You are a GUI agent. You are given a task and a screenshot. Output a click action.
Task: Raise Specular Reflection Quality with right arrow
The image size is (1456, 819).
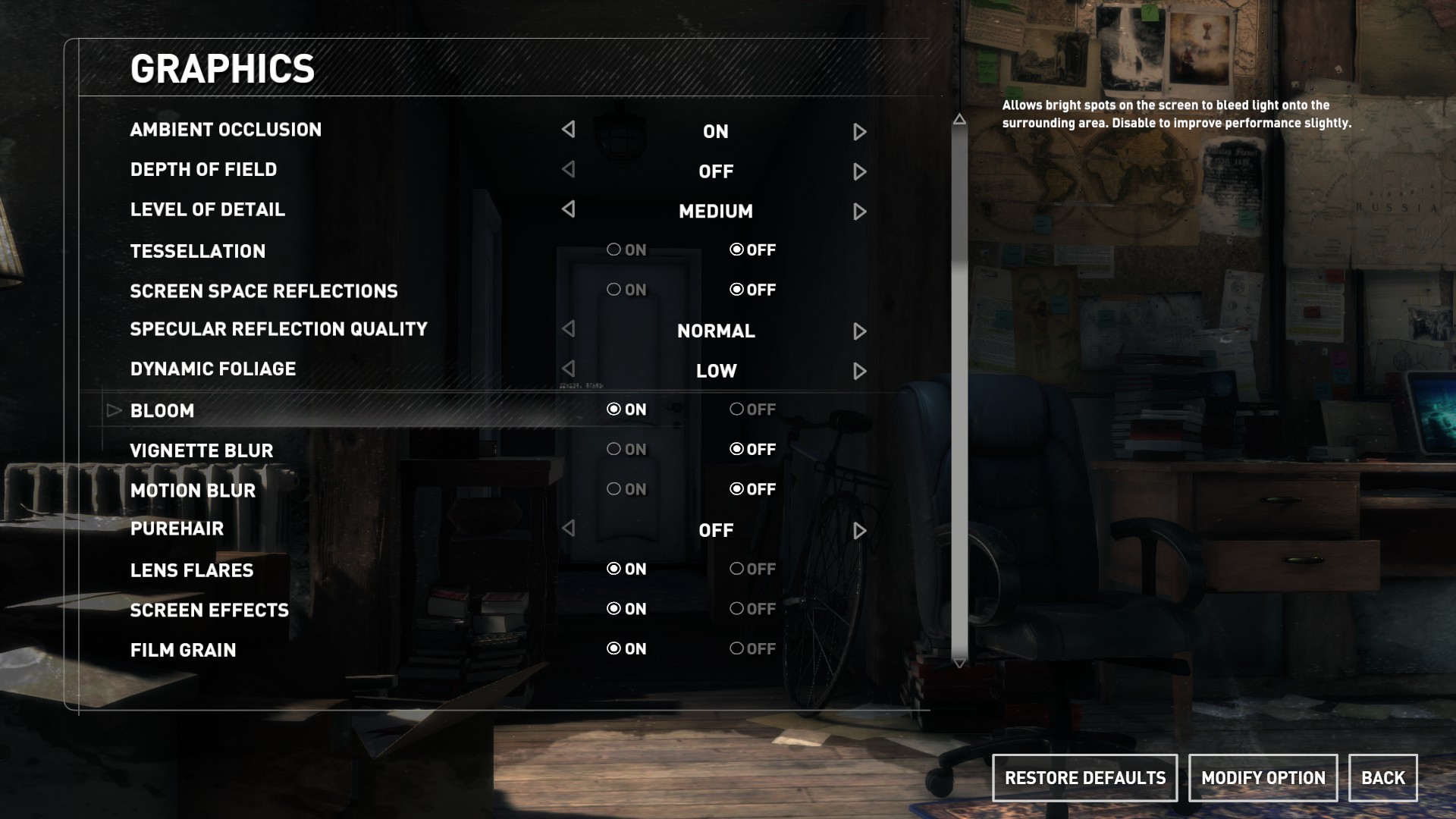pos(859,331)
